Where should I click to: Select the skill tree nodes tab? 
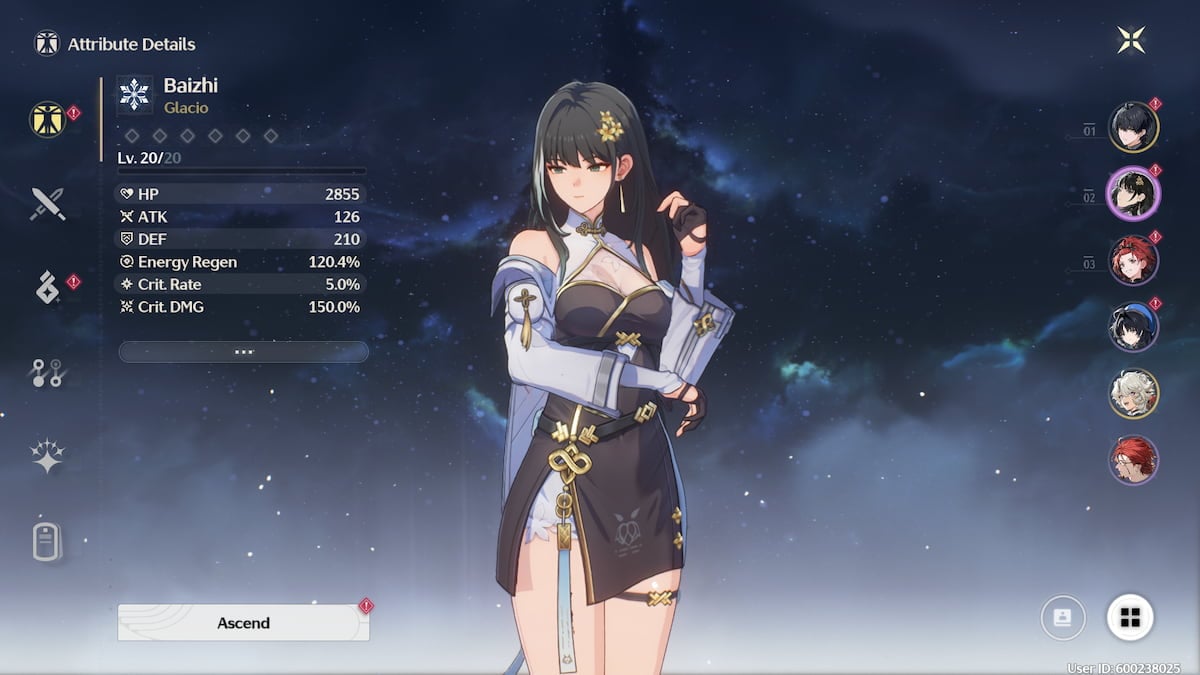tap(47, 373)
